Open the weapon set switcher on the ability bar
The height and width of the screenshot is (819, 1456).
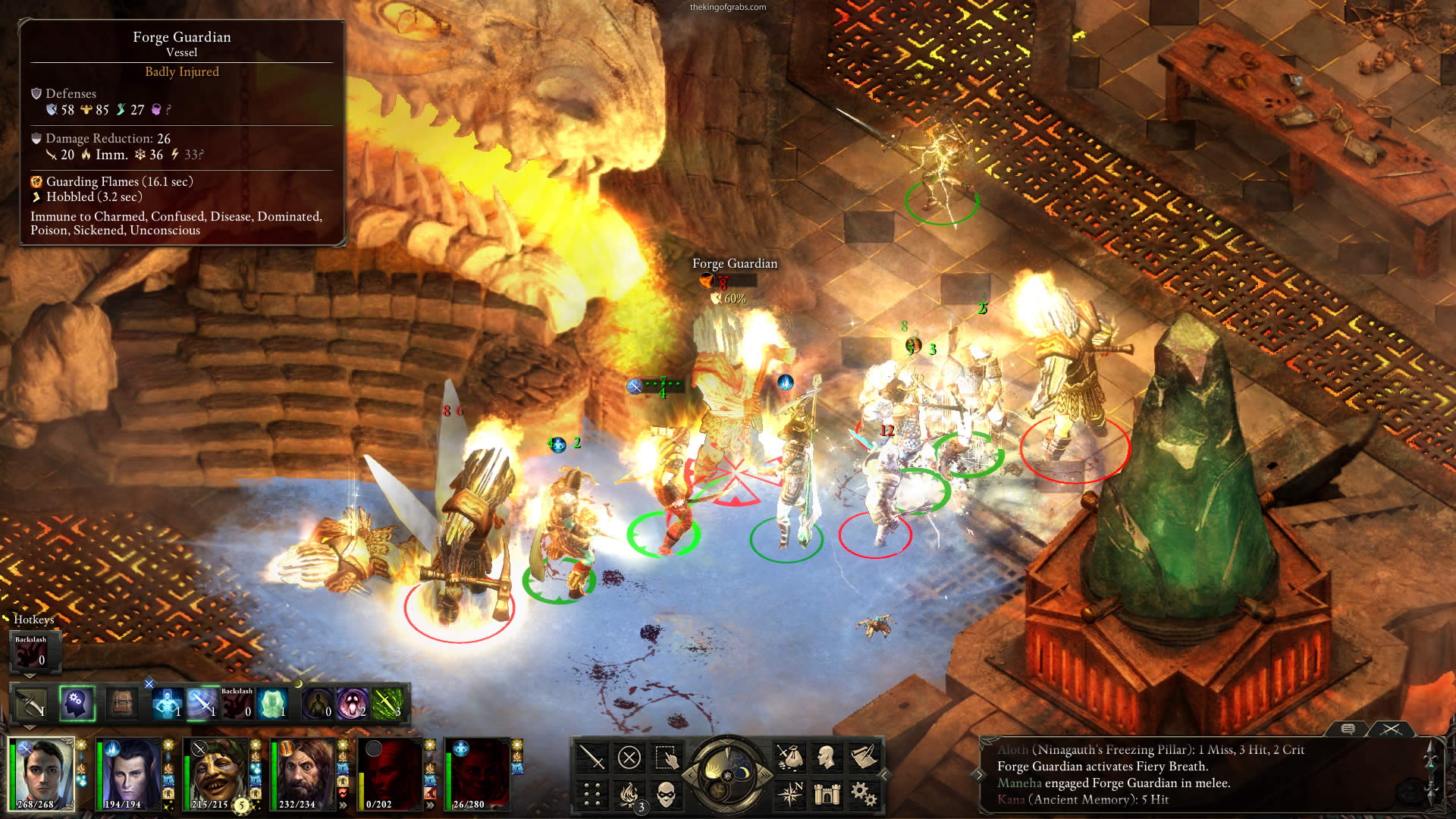click(31, 704)
